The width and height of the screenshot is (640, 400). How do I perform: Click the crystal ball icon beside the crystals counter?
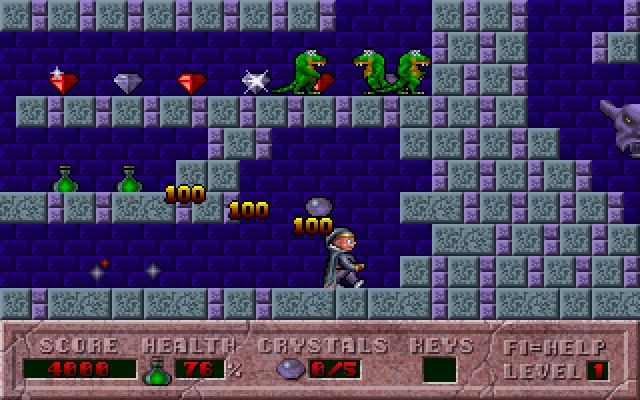pyautogui.click(x=289, y=370)
